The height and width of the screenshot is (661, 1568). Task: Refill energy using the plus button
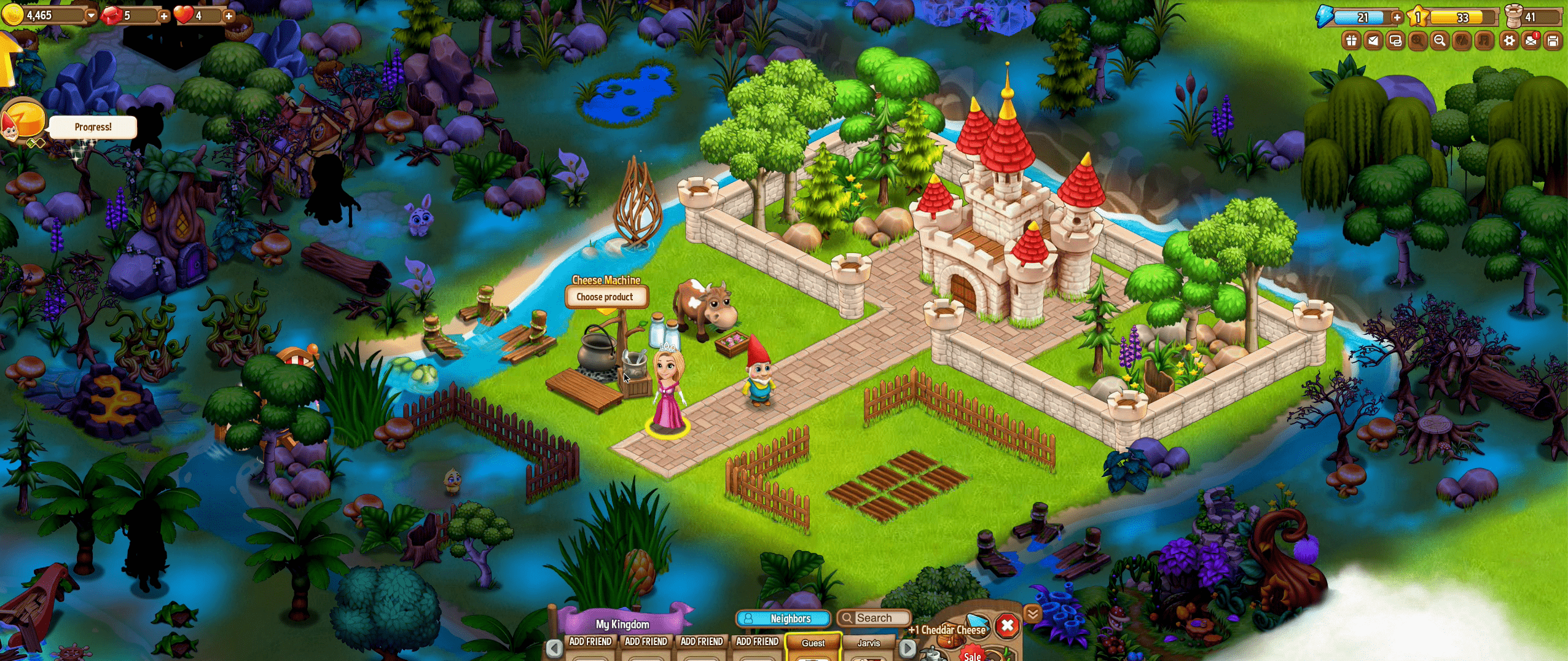pyautogui.click(x=1397, y=17)
